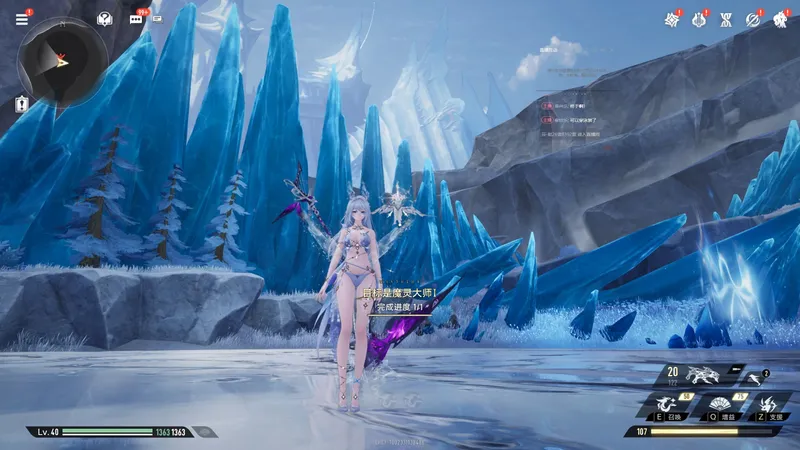Open the lotus-shaped crest menu icon
The width and height of the screenshot is (800, 450).
(x=699, y=19)
